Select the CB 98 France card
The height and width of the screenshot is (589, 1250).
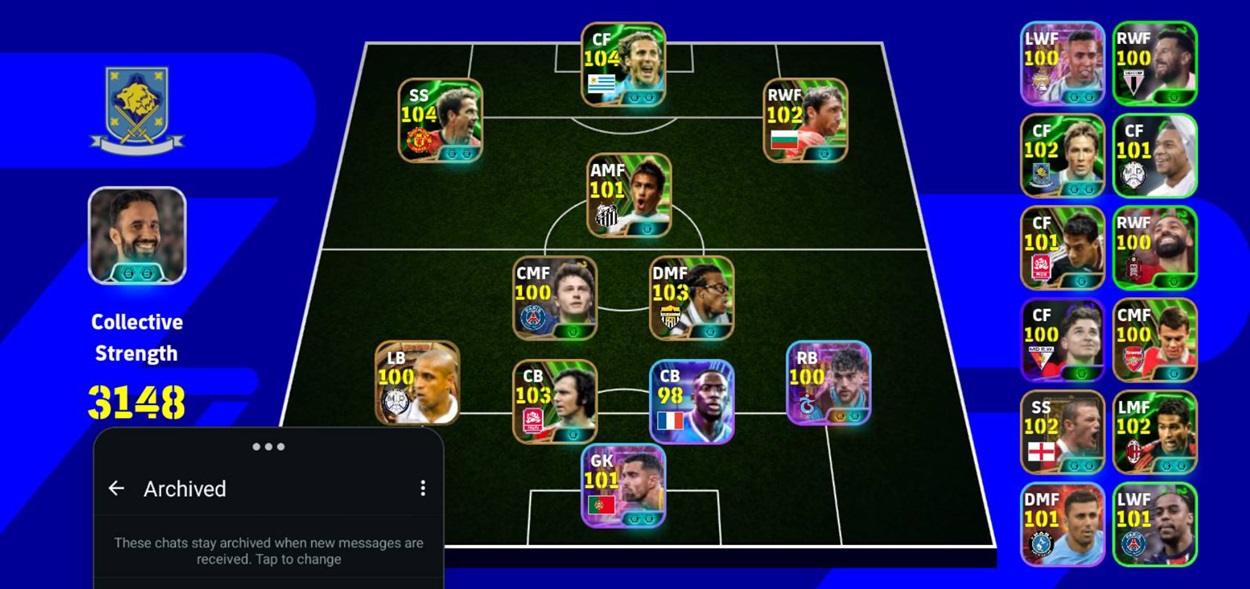(x=692, y=401)
